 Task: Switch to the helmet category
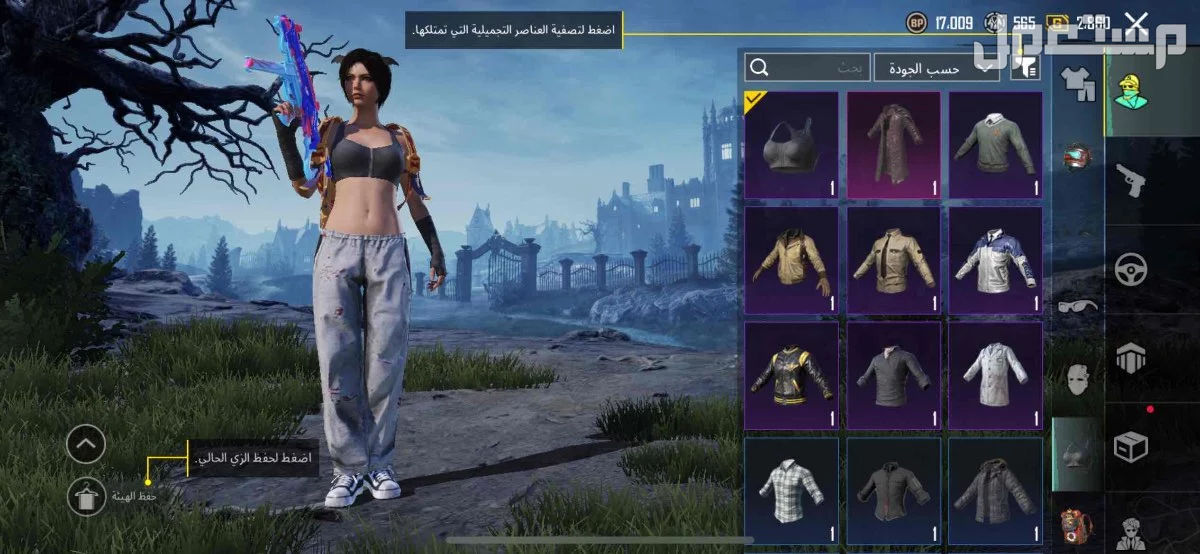[1077, 157]
